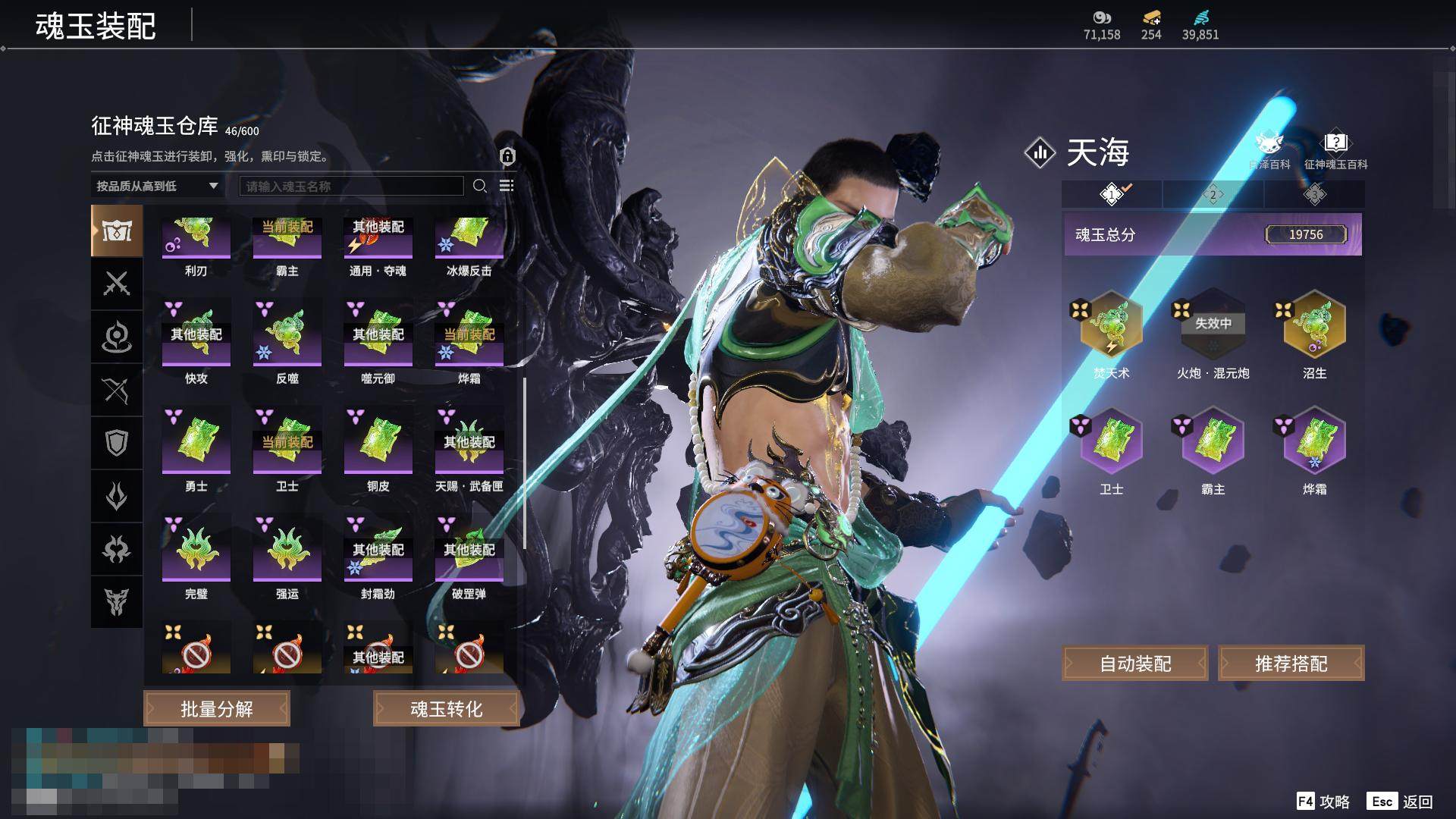Select the equipped 焚天术 slot
The height and width of the screenshot is (819, 1456).
[1112, 325]
